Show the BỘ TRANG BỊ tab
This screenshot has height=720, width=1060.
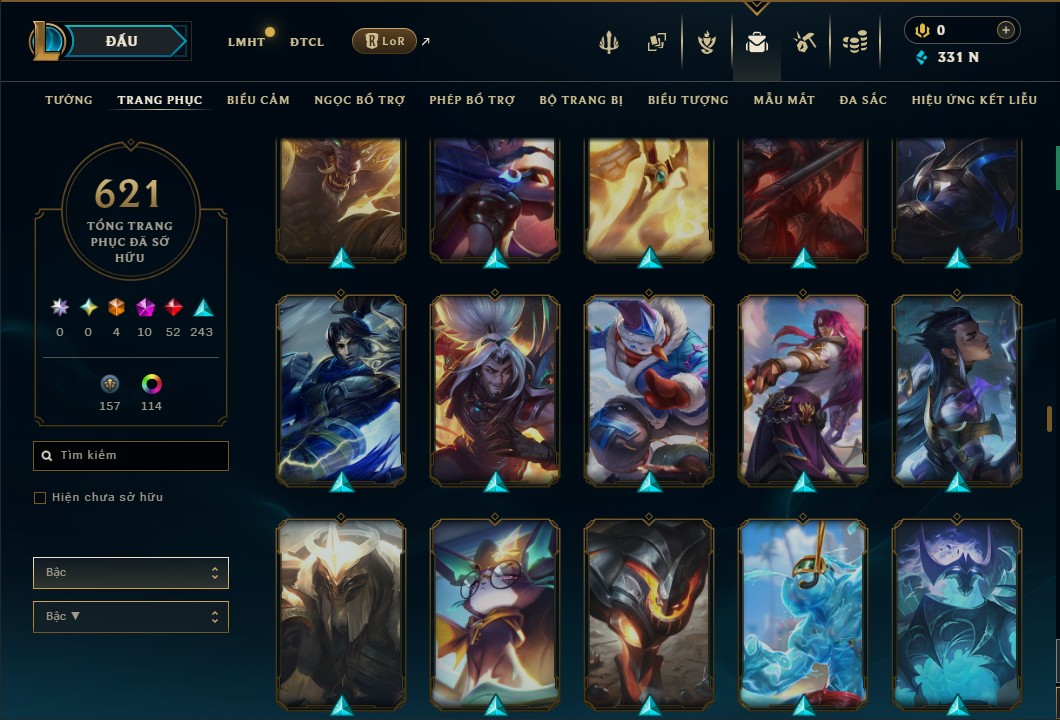[581, 100]
